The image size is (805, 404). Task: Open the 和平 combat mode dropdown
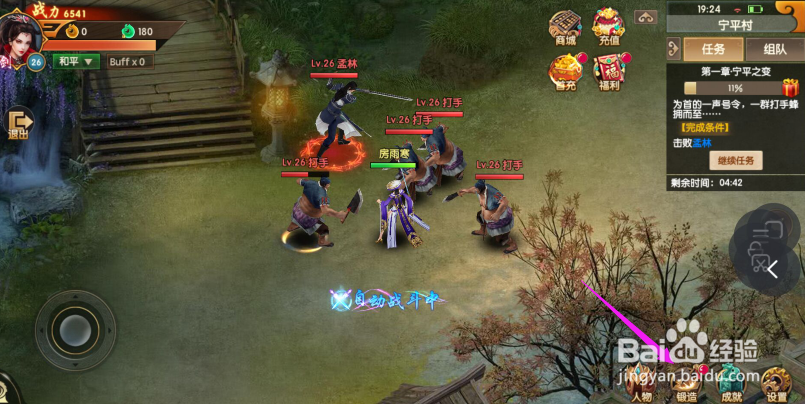(77, 61)
